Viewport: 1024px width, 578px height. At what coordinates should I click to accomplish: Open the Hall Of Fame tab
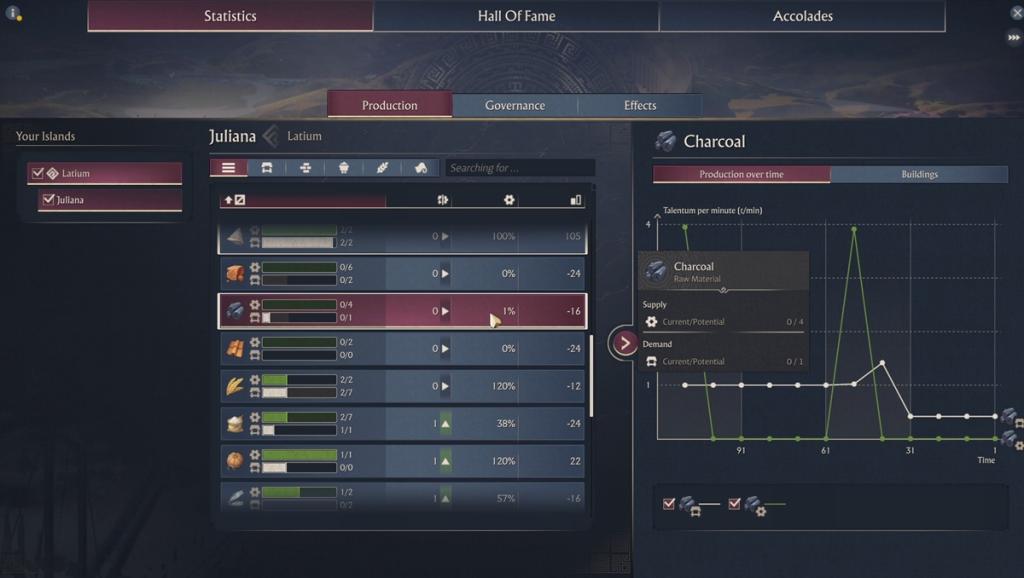tap(516, 16)
